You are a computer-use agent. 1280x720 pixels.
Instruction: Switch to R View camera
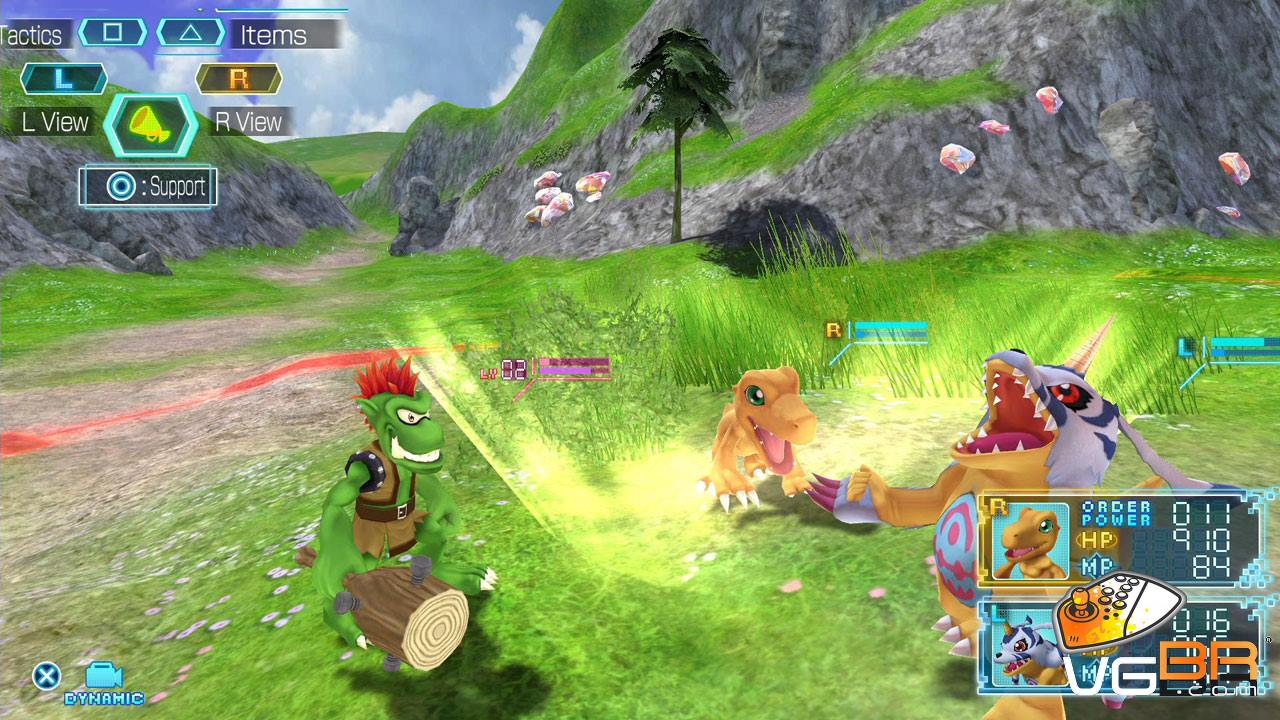pyautogui.click(x=249, y=122)
